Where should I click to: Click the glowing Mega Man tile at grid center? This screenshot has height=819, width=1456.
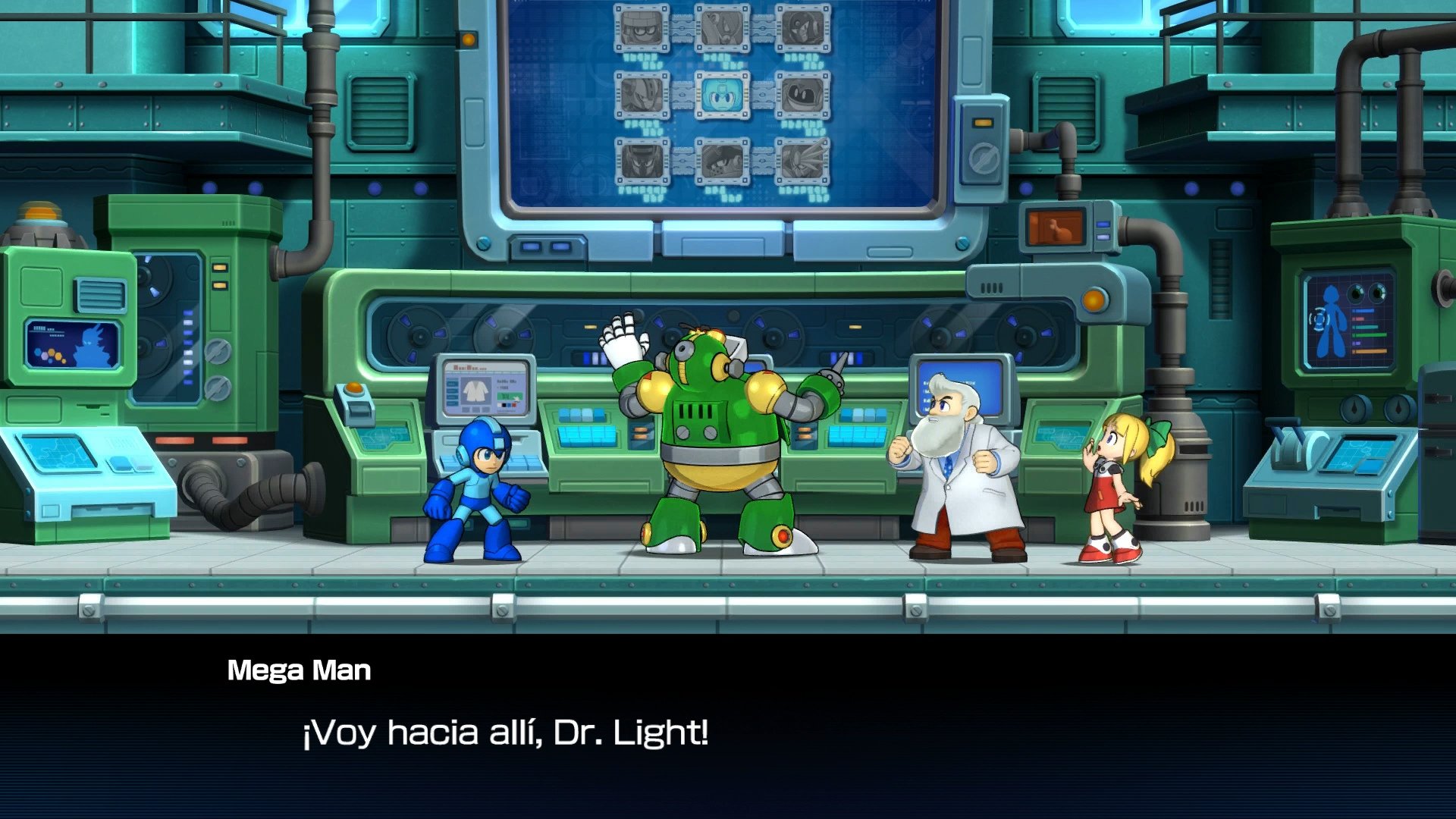[723, 94]
